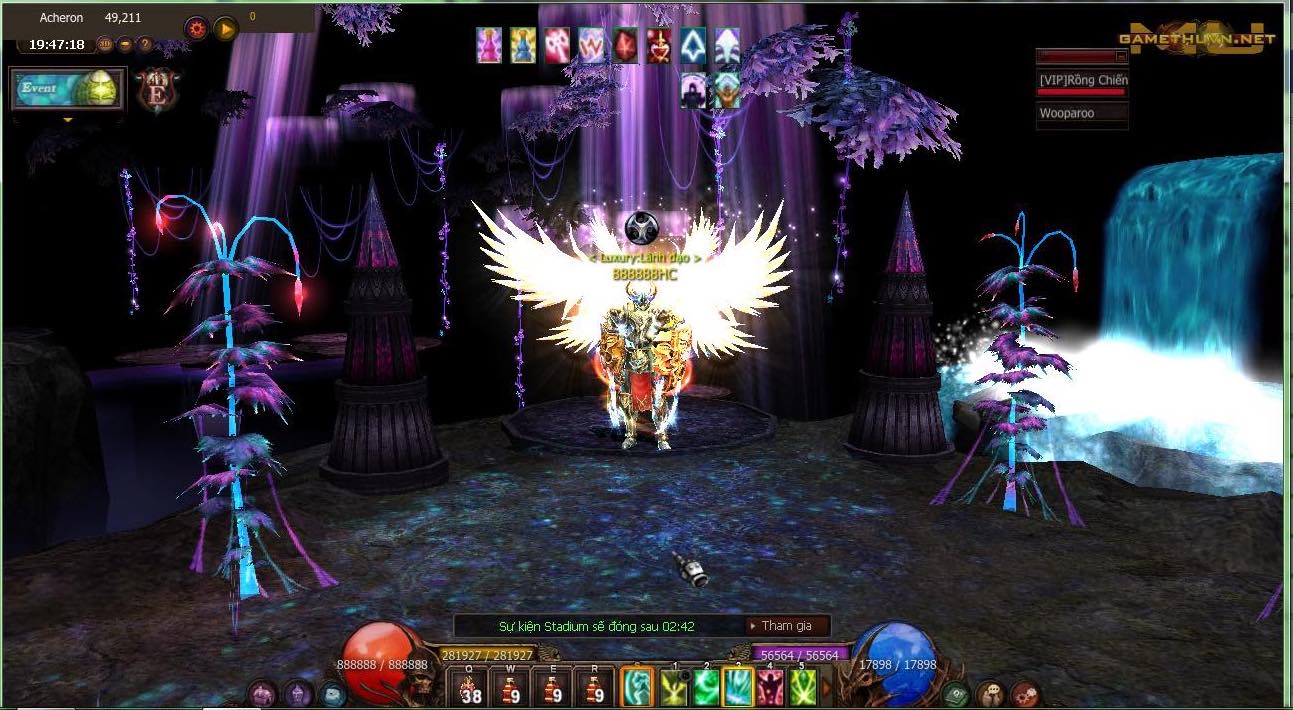Use the Q slot potion with 38 count
1293x710 pixels.
pos(469,689)
